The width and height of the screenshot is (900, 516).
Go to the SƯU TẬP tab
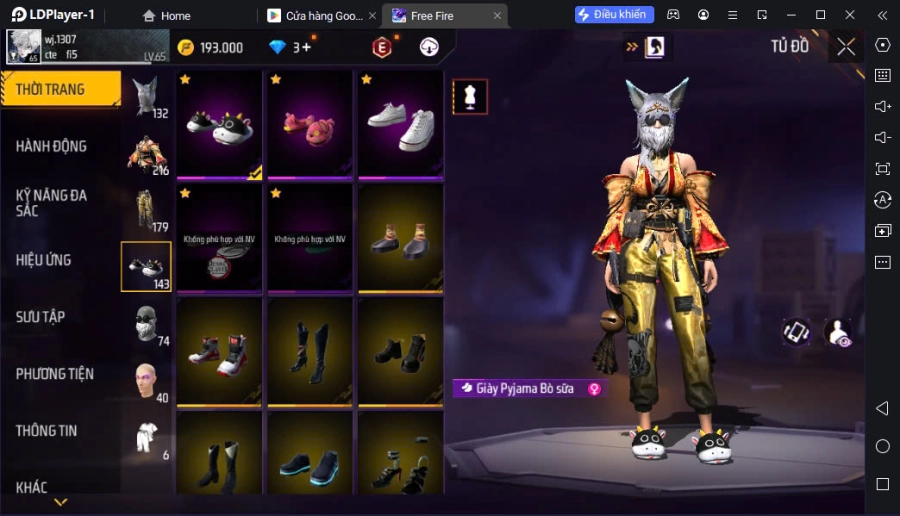(x=41, y=317)
